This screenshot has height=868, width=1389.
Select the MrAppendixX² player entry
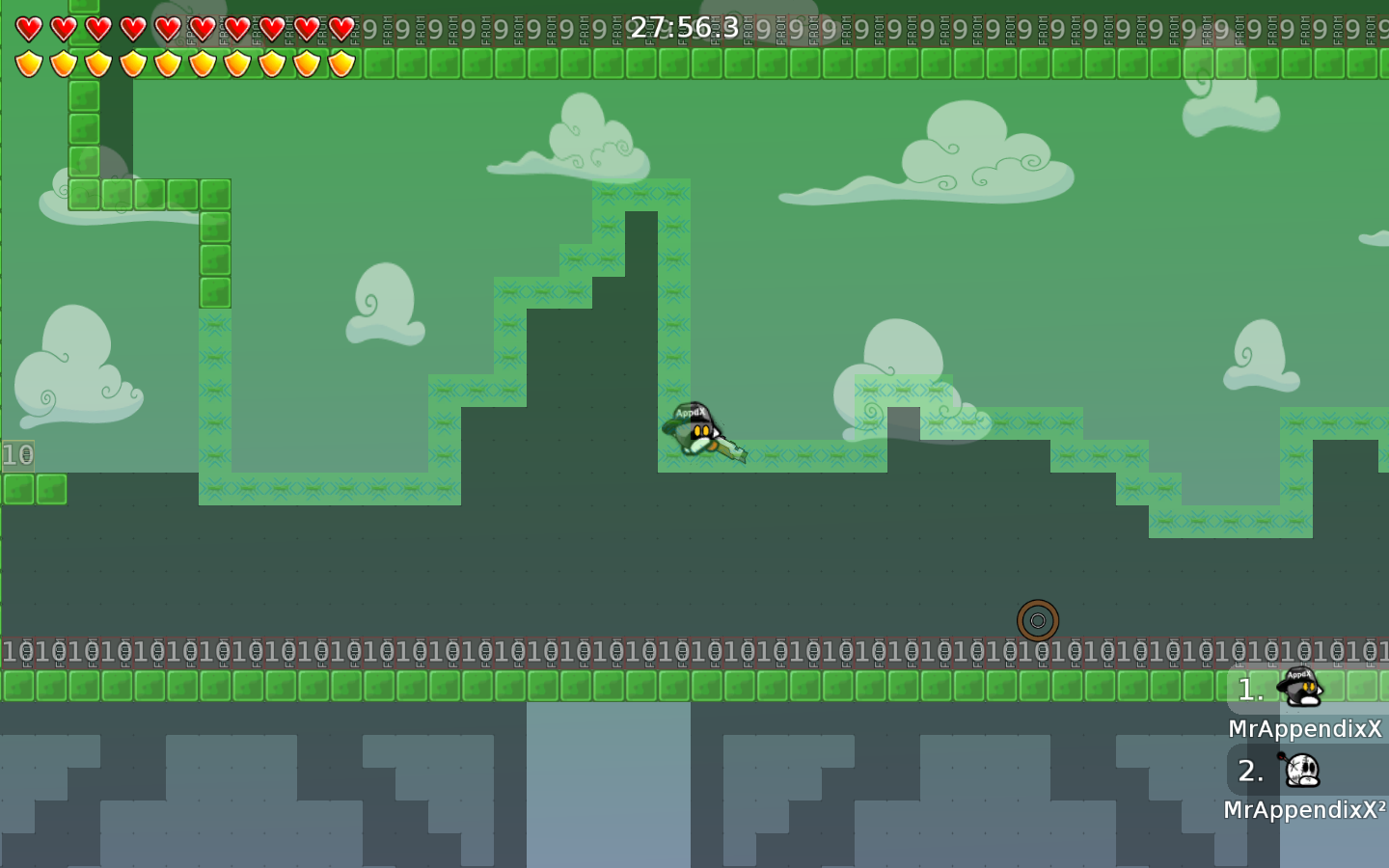coord(1302,783)
